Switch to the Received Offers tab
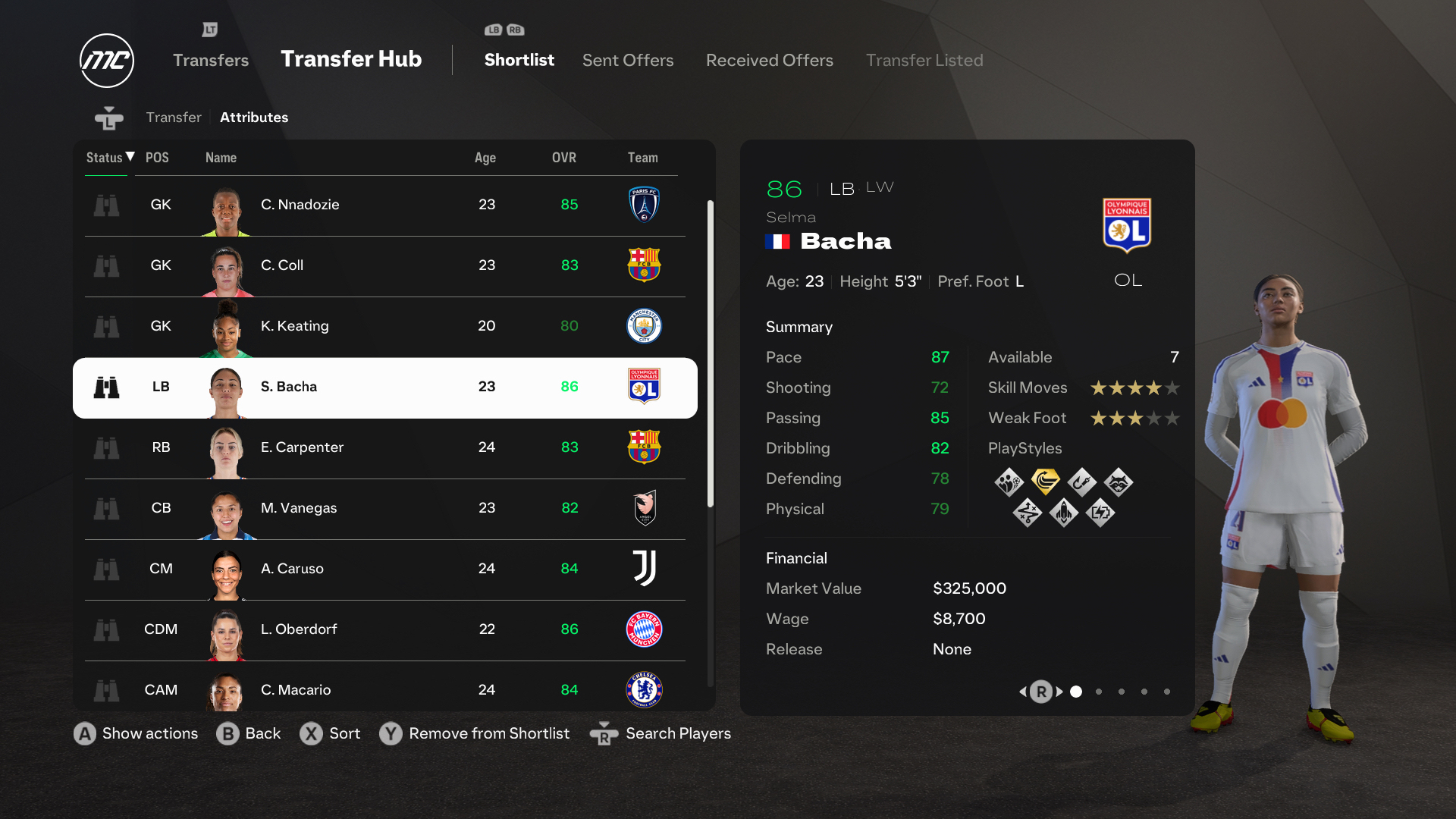The height and width of the screenshot is (819, 1456). point(769,61)
